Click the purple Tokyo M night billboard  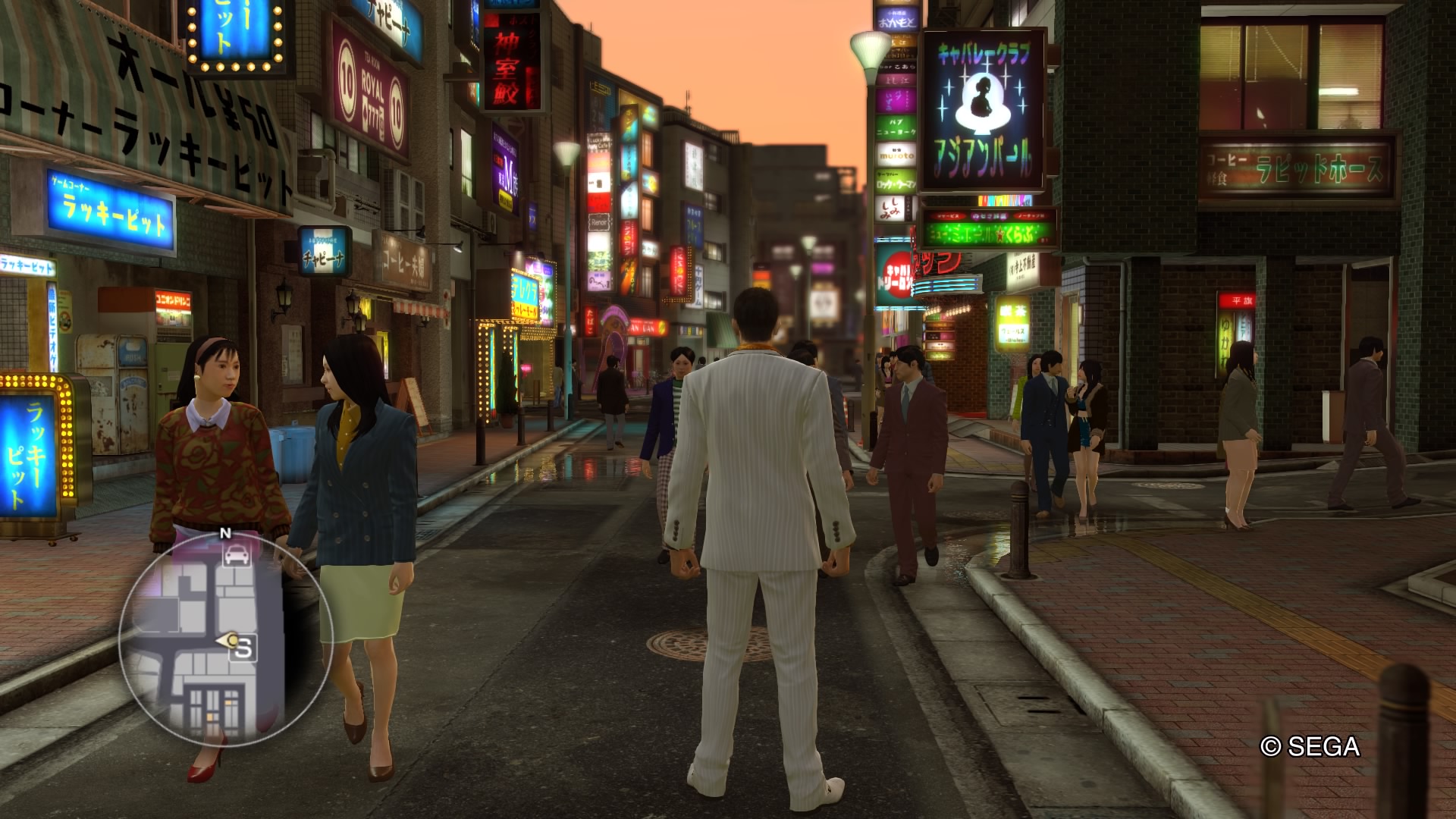pyautogui.click(x=505, y=168)
